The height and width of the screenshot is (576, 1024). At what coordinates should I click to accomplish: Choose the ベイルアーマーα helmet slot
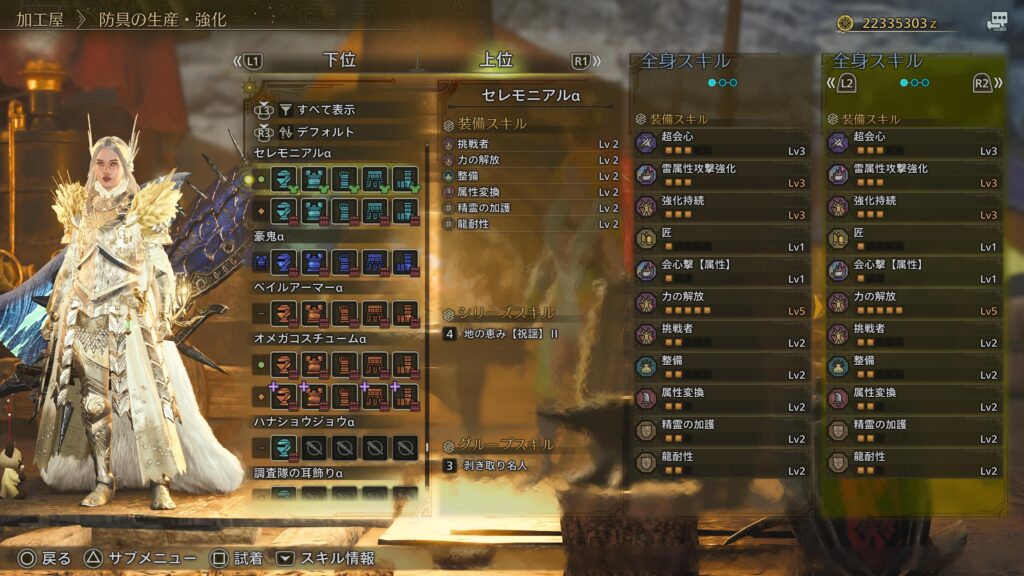point(283,314)
